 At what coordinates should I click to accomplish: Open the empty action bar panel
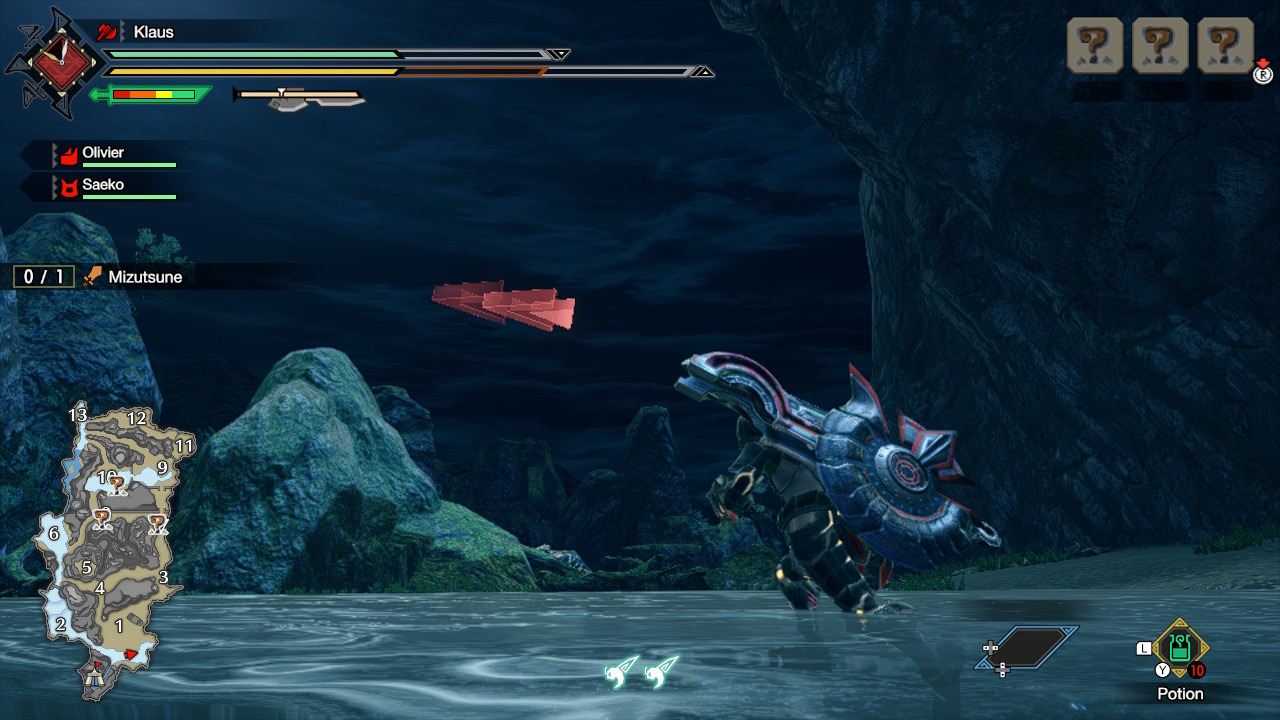point(1028,648)
